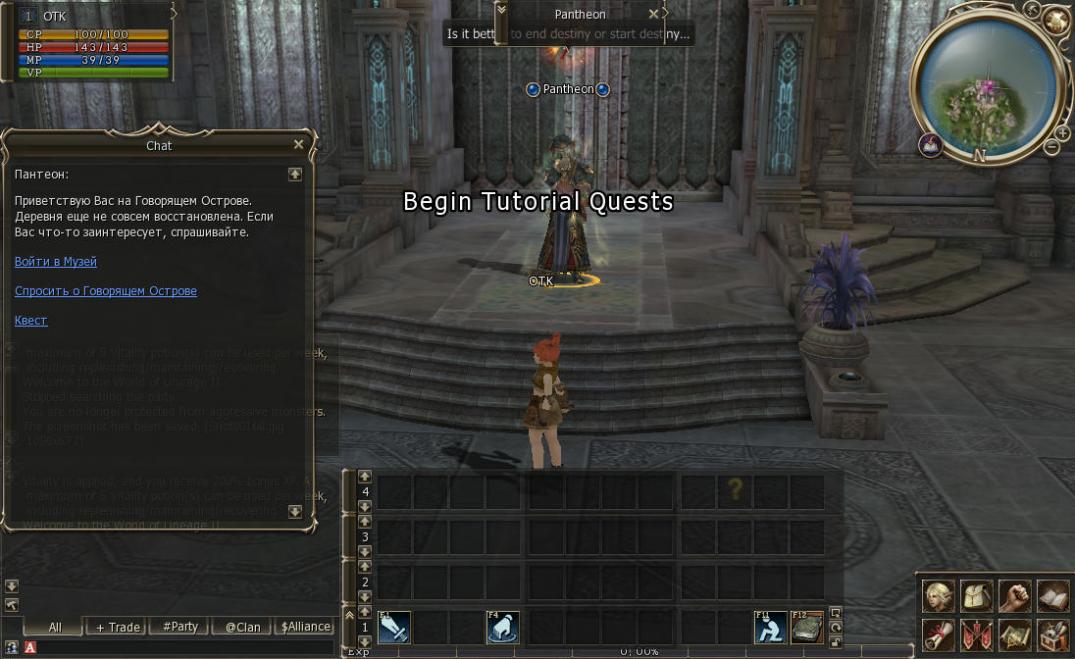Open the 'Квест' dialogue option
1075x659 pixels.
31,321
